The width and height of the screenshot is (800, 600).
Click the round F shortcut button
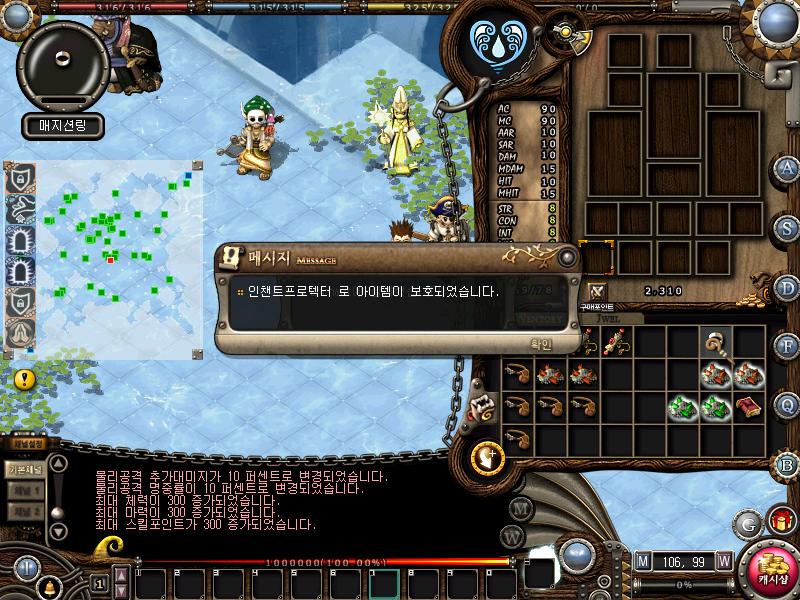coord(788,346)
